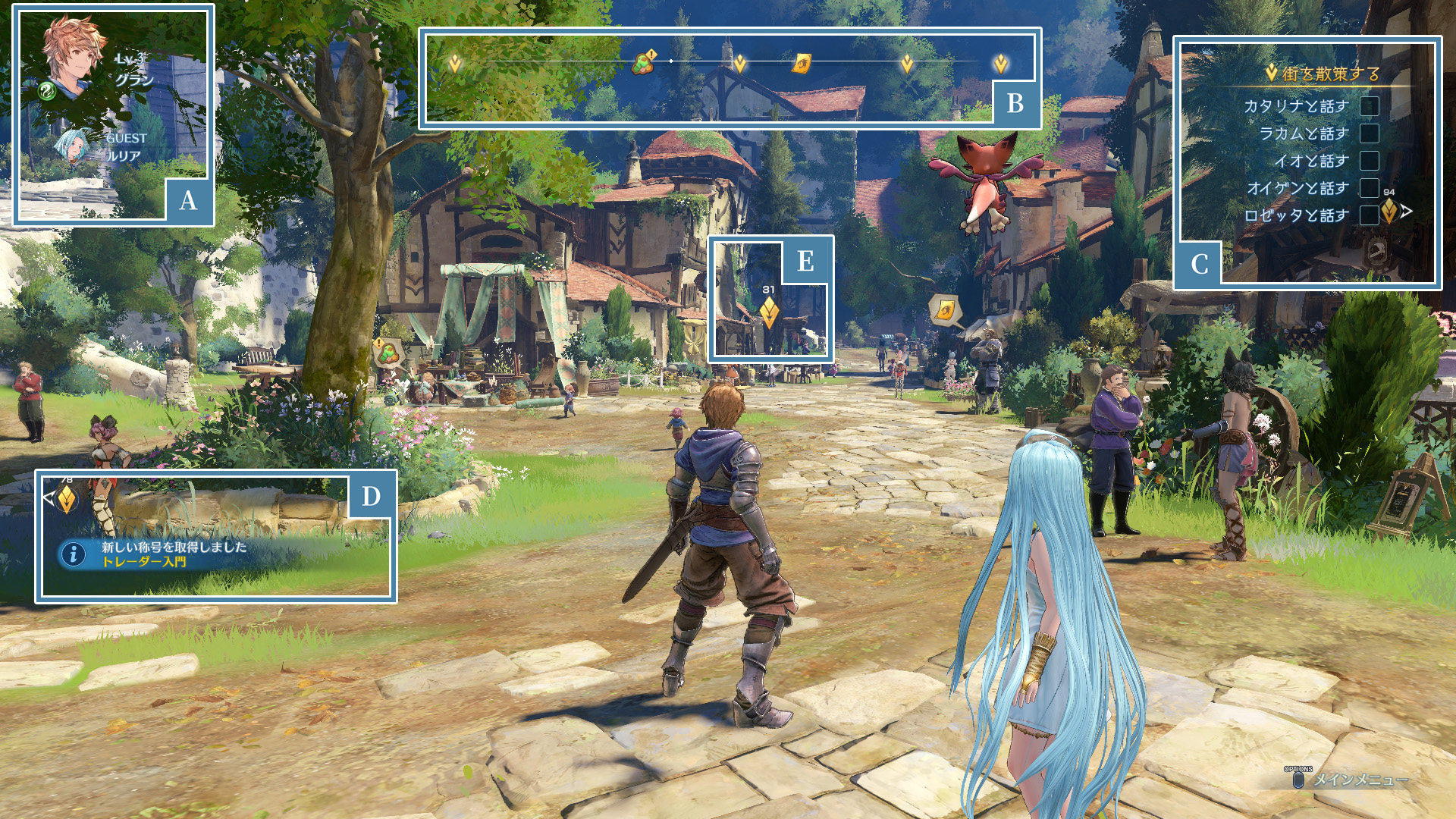Click the blue info icon on the notification
Screen dimensions: 1456x819
pos(74,554)
